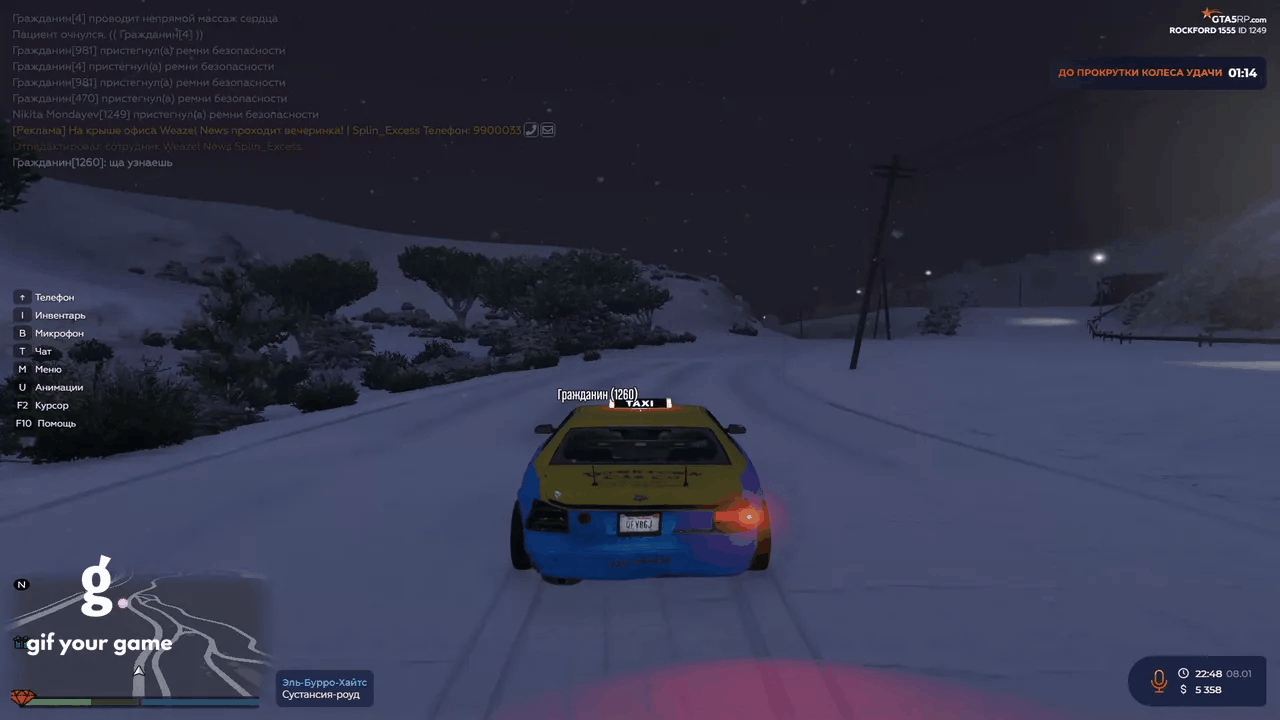The width and height of the screenshot is (1280, 720).
Task: Click the clock icon next to 22:48
Action: pos(1183,674)
